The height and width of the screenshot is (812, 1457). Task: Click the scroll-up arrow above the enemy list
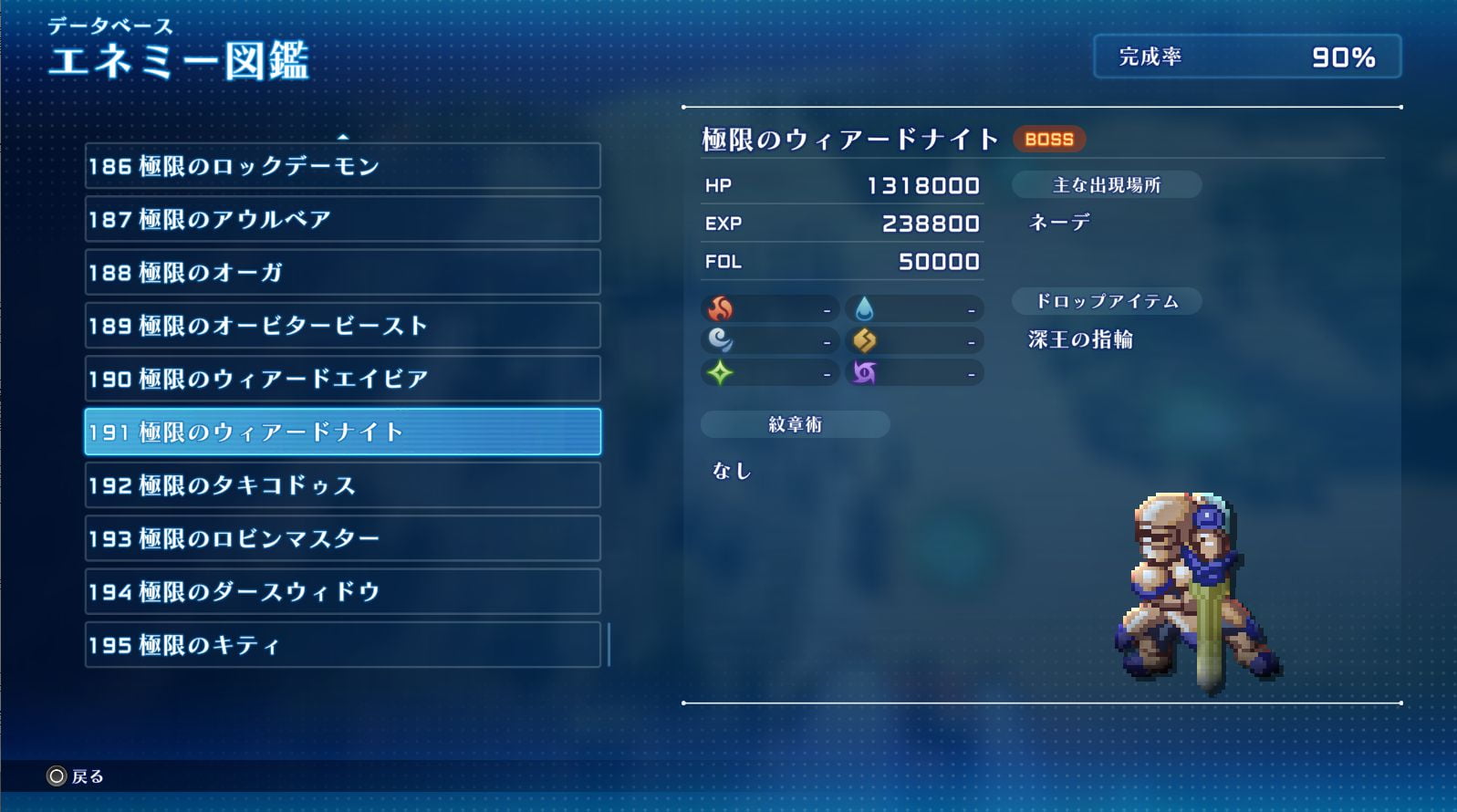[343, 137]
